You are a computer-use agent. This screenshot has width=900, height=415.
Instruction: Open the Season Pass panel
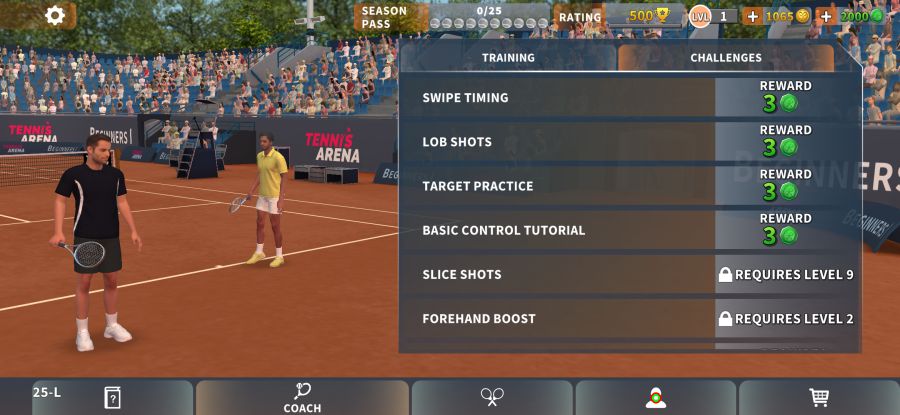455,17
